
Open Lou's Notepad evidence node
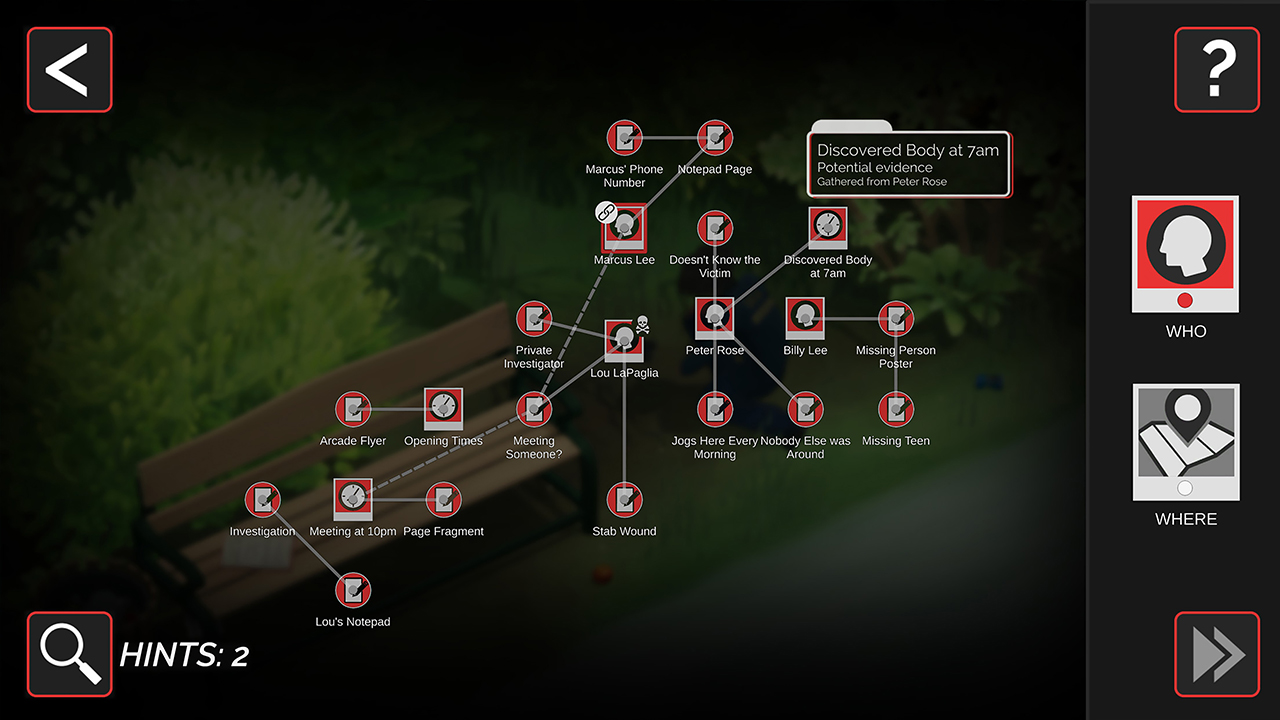click(x=353, y=587)
